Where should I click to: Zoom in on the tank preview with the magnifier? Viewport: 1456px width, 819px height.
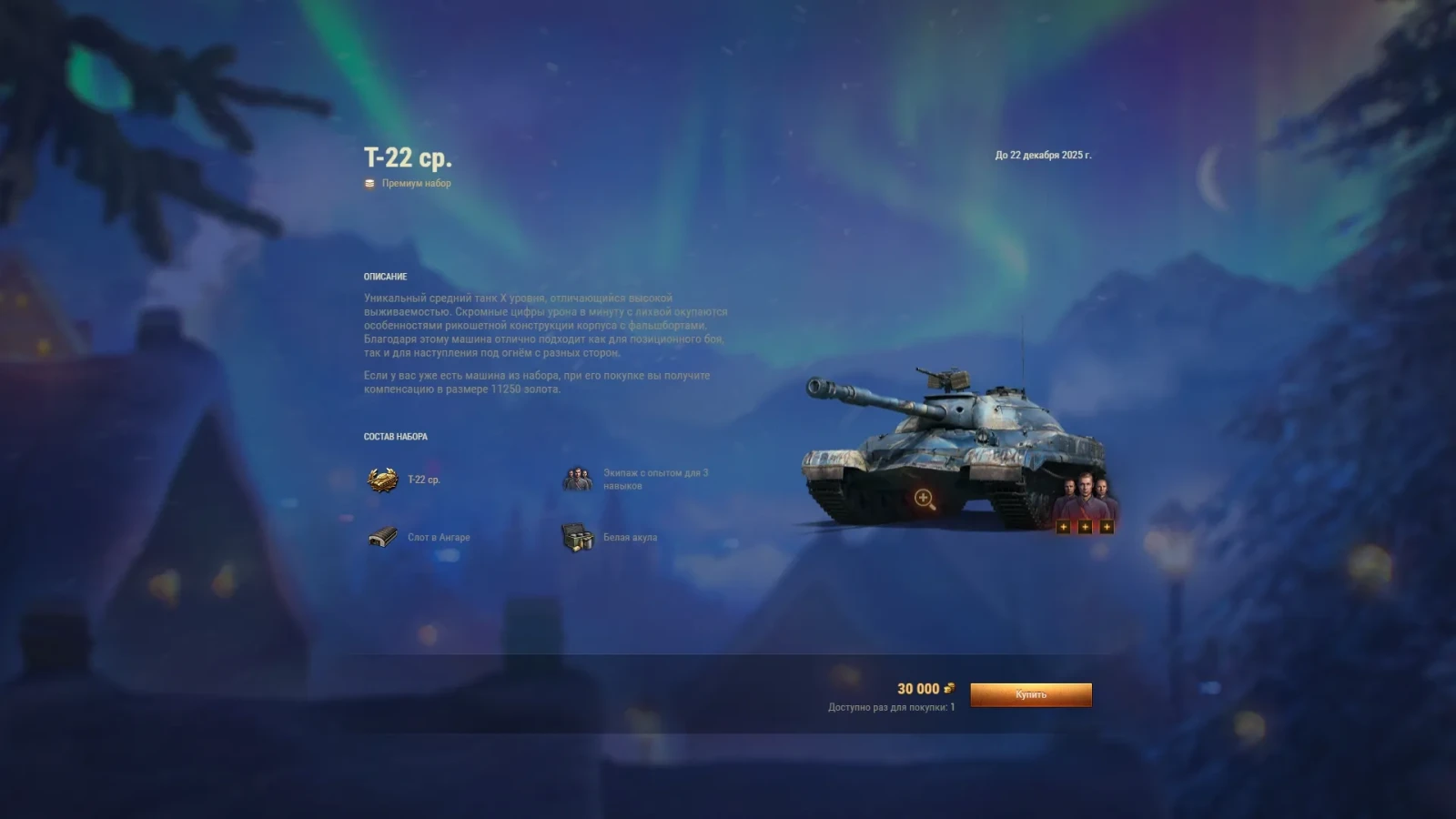924,498
